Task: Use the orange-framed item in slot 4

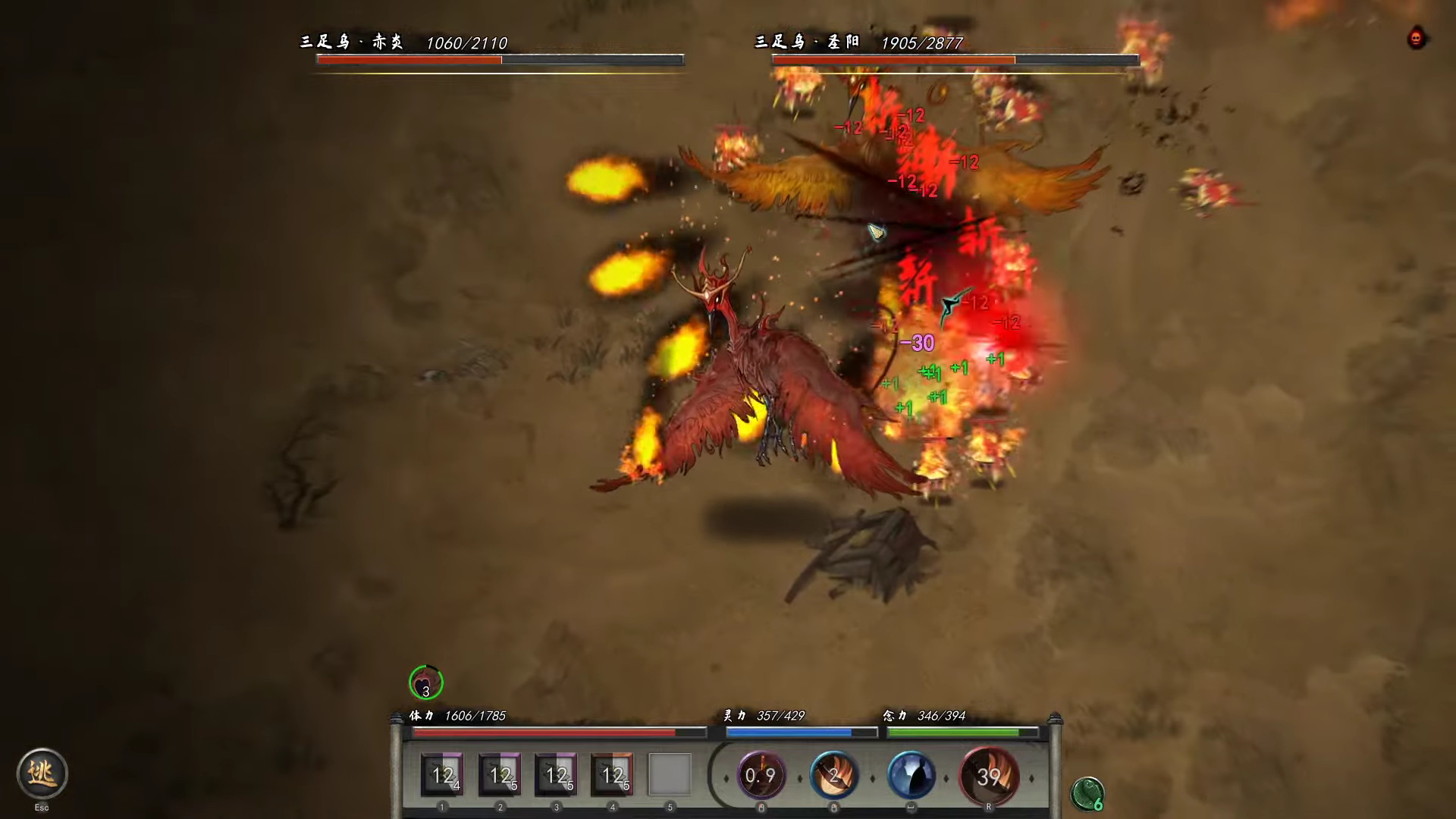Action: (x=612, y=775)
